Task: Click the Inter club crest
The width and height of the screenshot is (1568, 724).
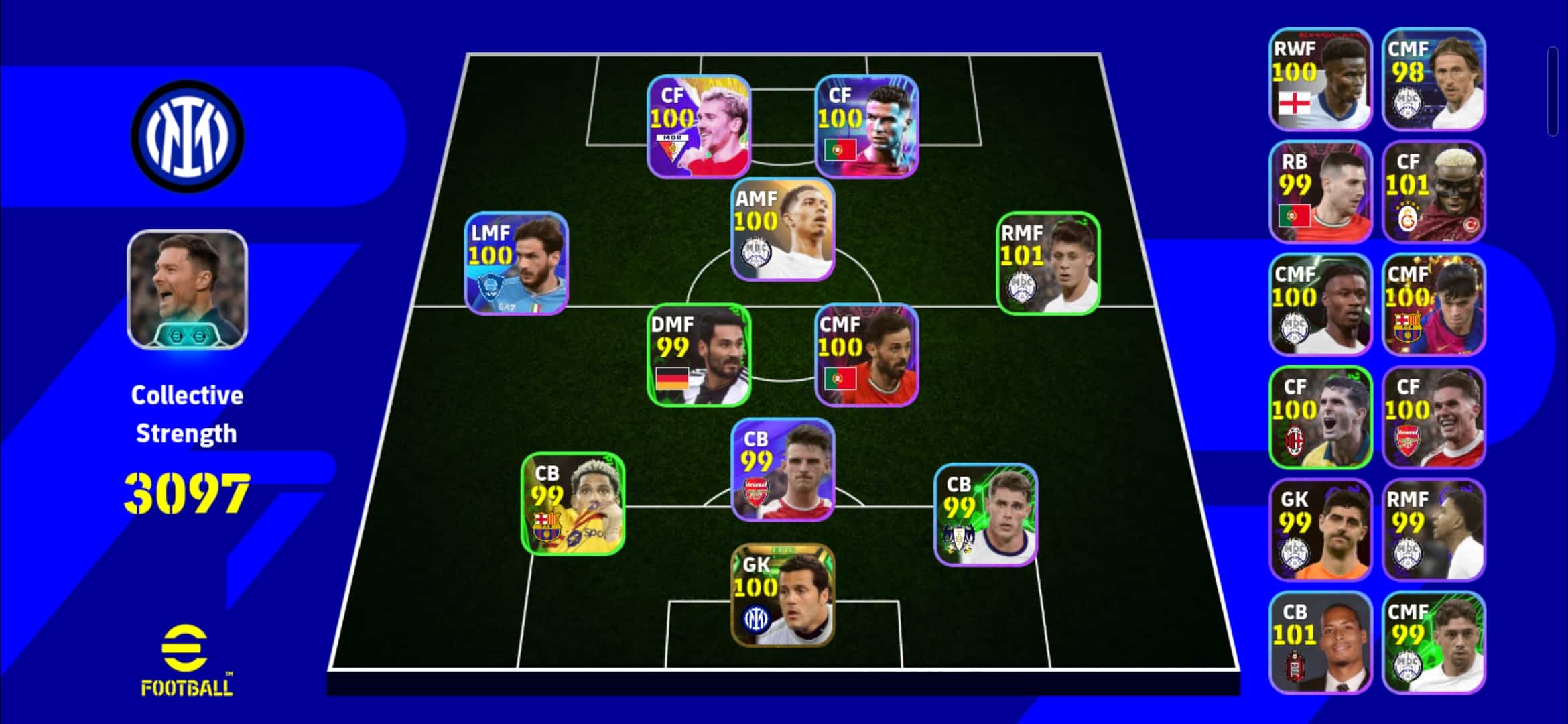Action: pyautogui.click(x=187, y=136)
